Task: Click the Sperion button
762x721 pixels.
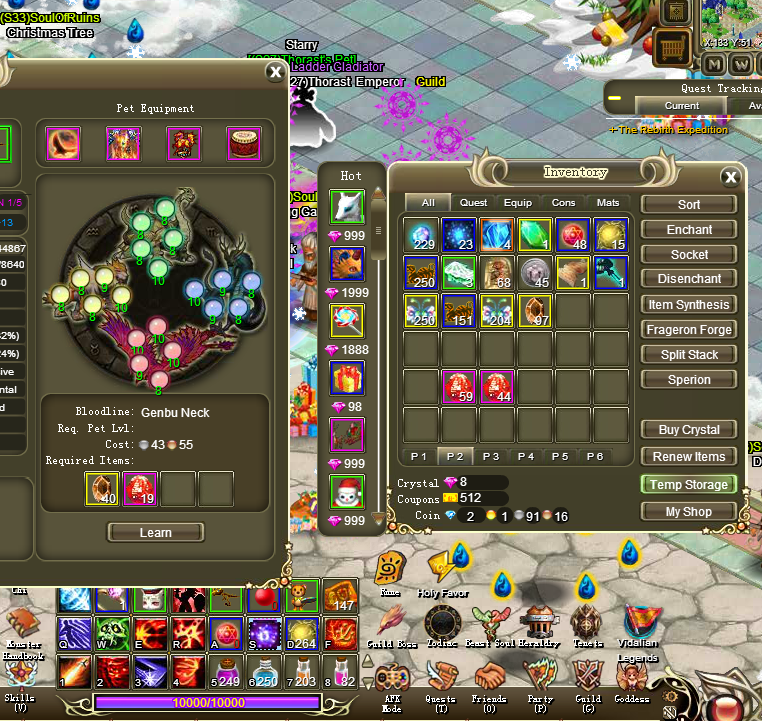Action: [689, 379]
